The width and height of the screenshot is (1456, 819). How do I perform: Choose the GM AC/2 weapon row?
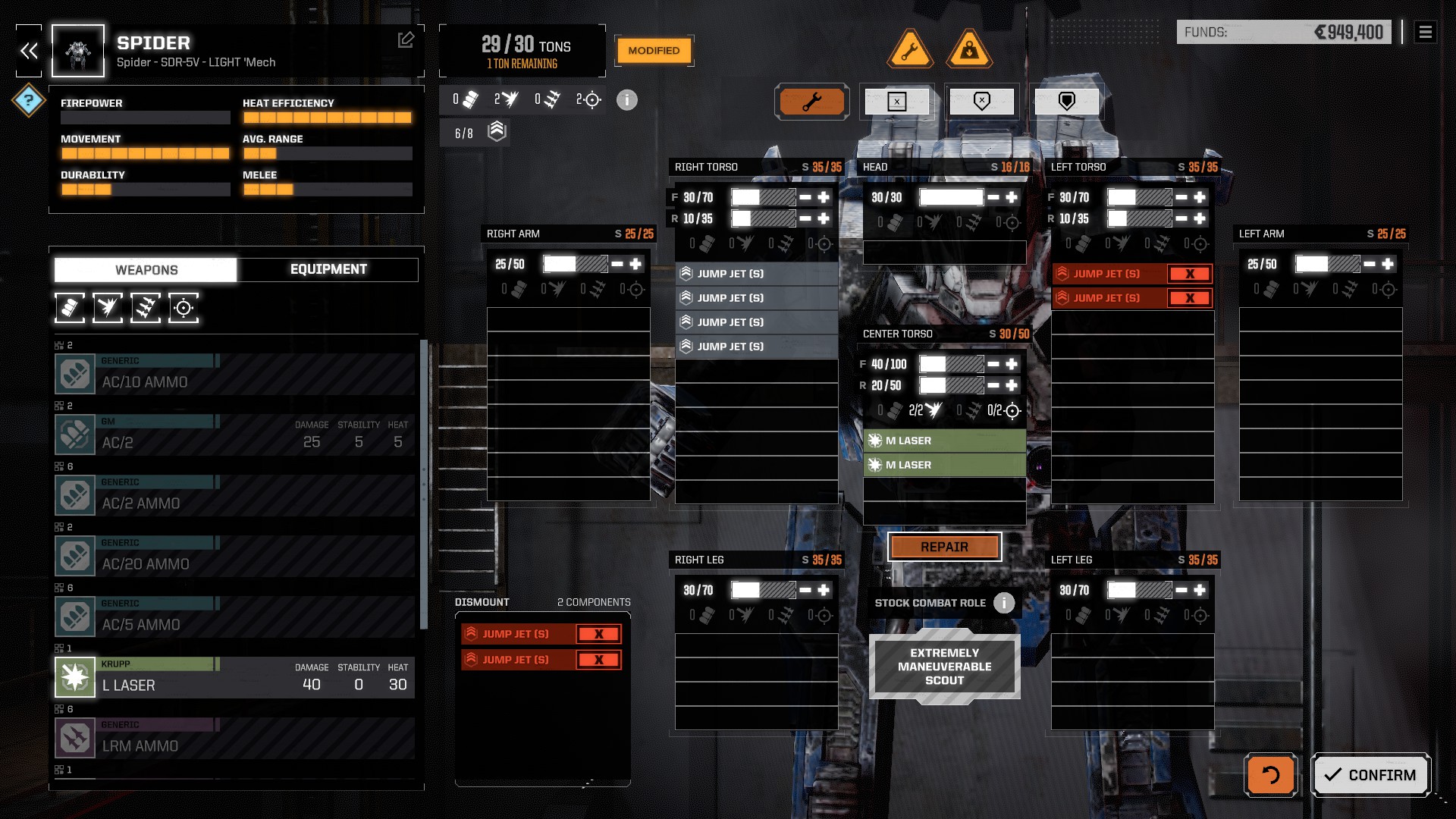click(x=235, y=435)
